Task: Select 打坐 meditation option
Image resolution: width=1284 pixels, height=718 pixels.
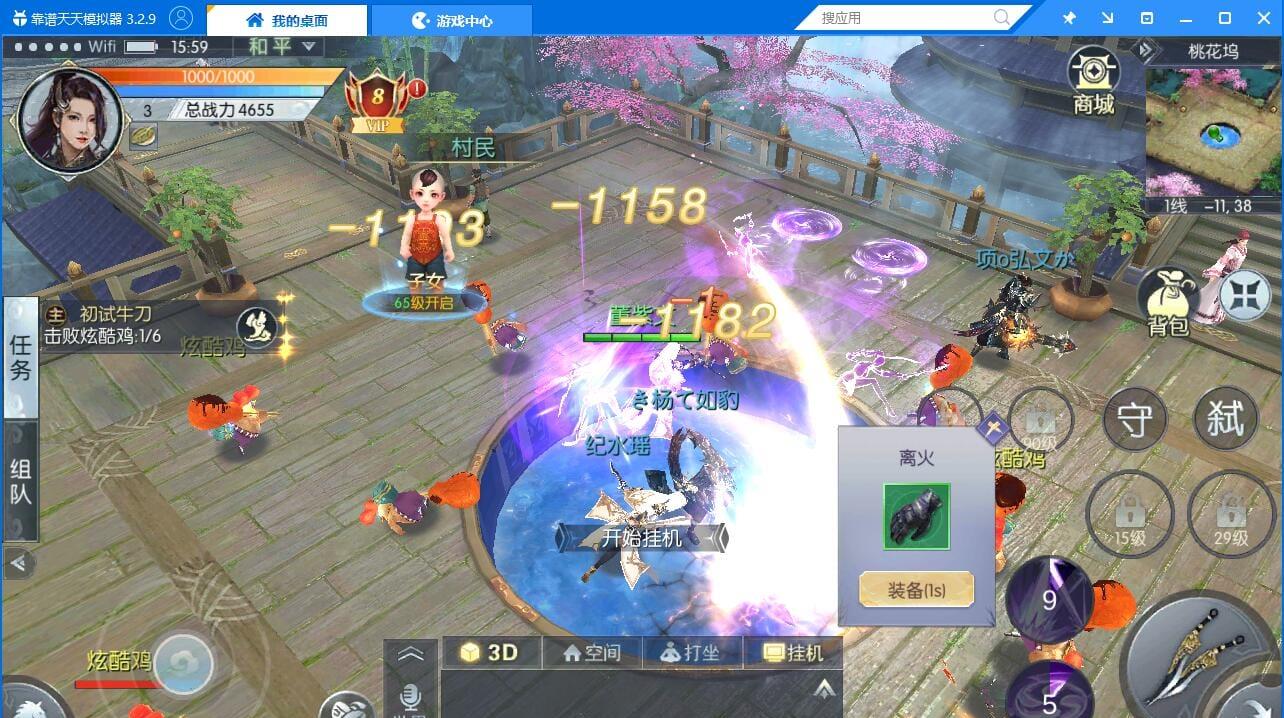Action: pos(691,653)
